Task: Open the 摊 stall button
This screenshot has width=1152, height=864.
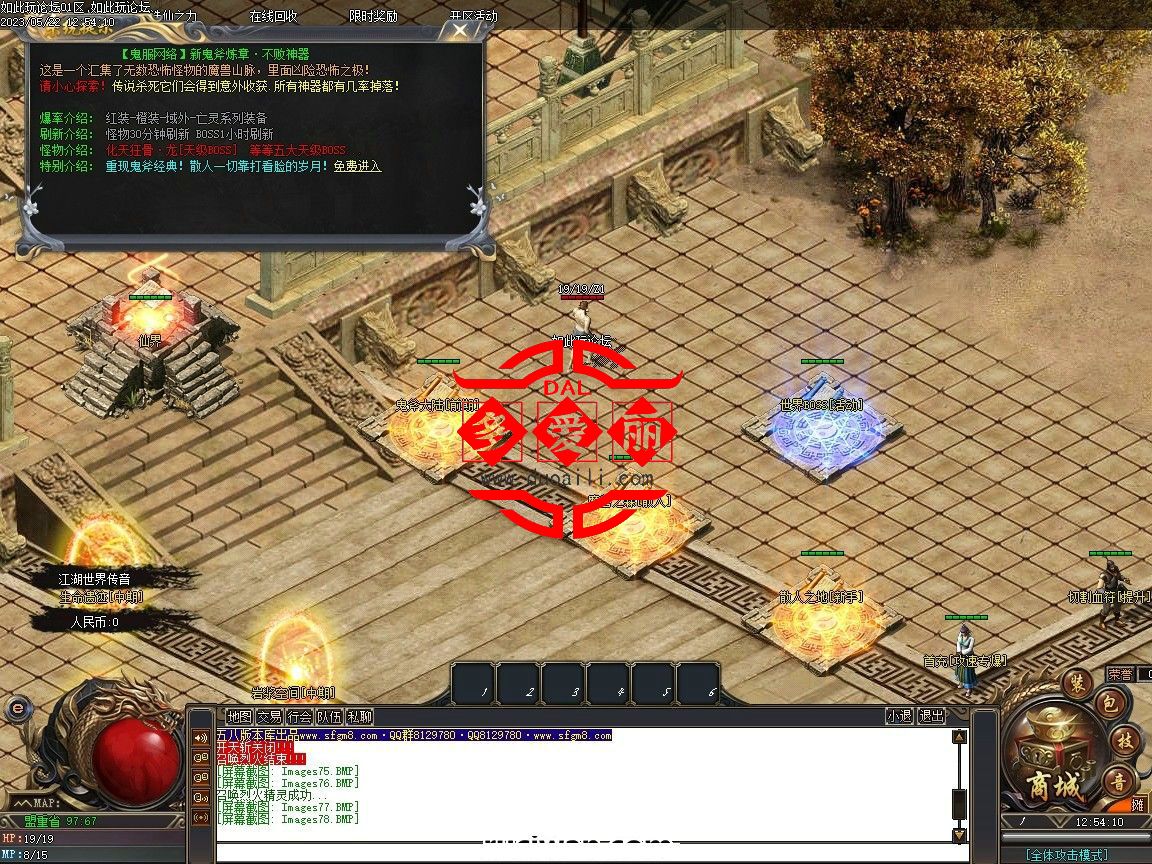Action: pos(1138,804)
